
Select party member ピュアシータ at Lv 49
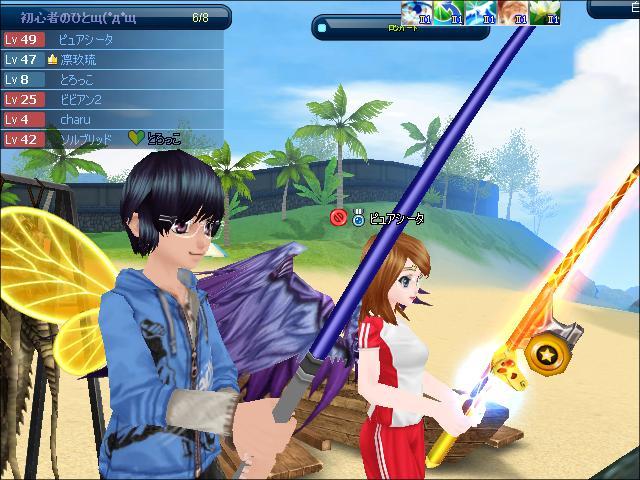[110, 40]
